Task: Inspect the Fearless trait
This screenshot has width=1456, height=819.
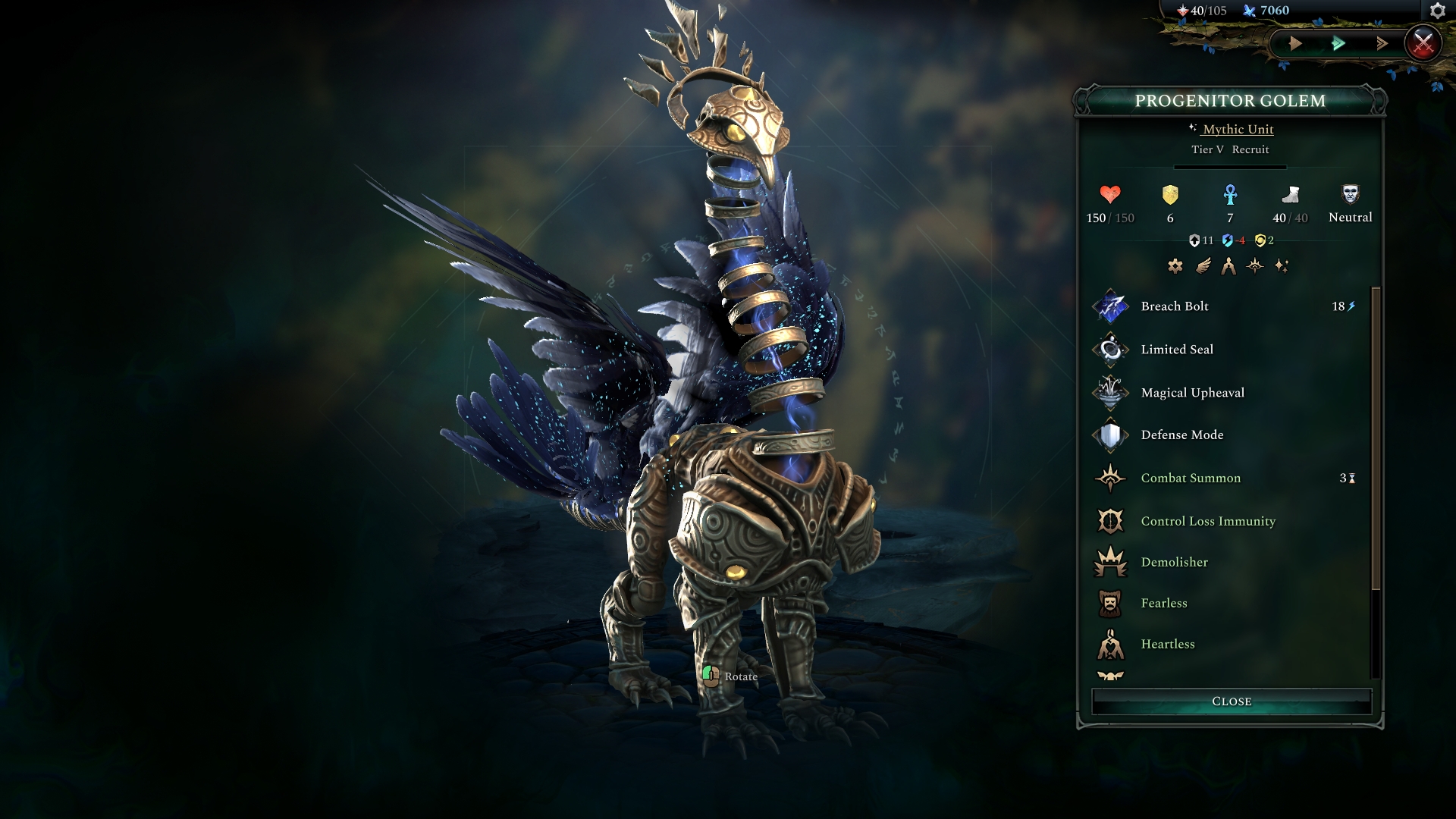Action: [1164, 604]
